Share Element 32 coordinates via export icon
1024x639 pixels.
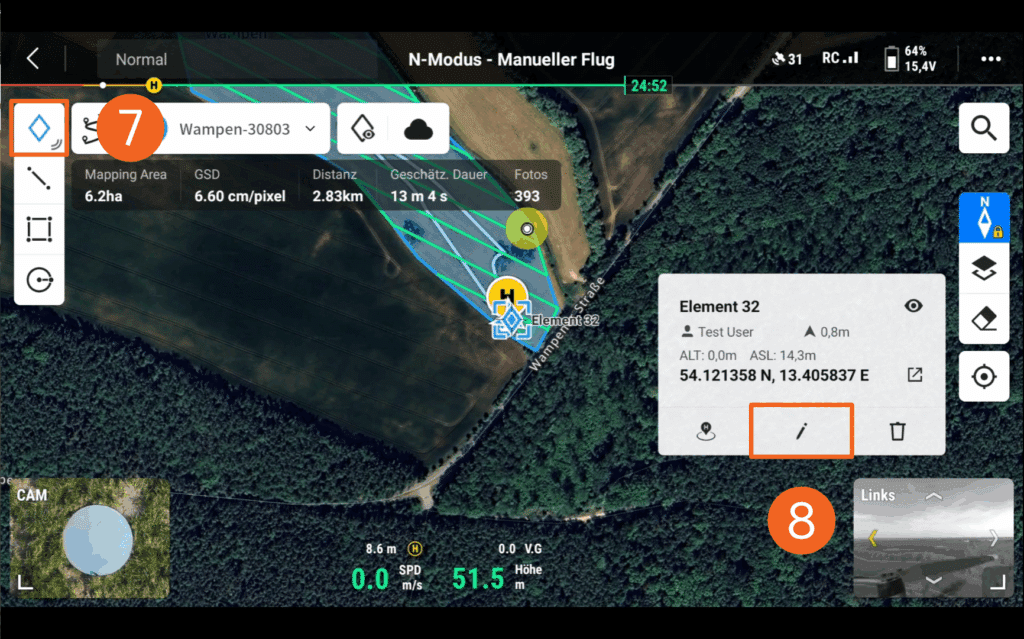click(915, 375)
